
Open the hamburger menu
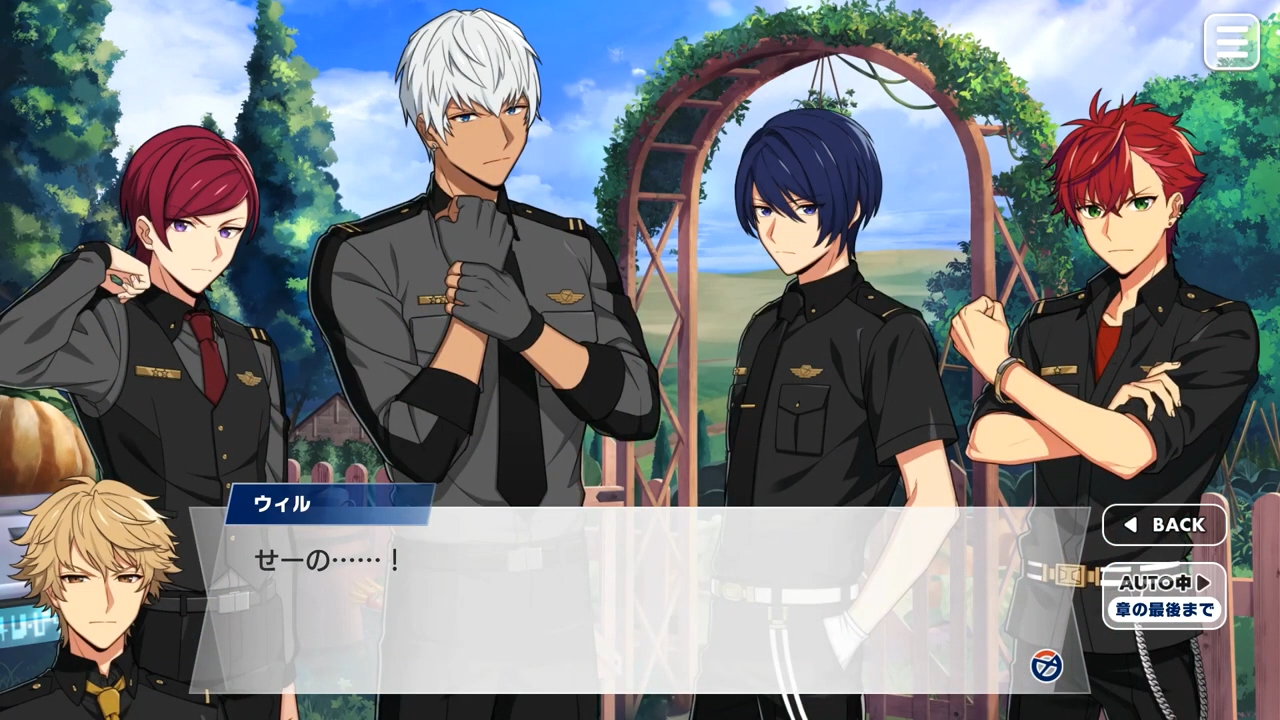pyautogui.click(x=1231, y=42)
